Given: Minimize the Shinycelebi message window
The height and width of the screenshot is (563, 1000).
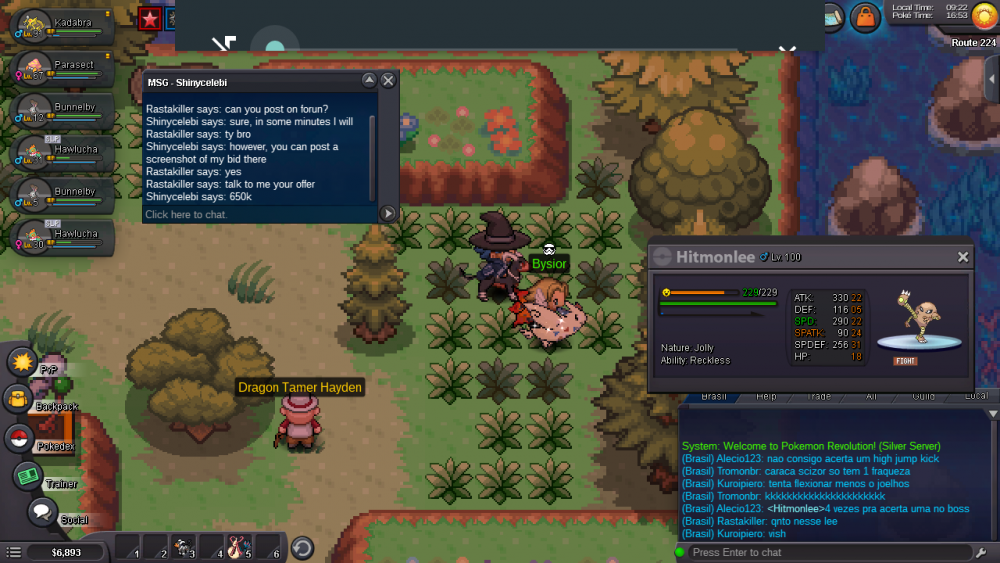Looking at the screenshot, I should (x=368, y=80).
